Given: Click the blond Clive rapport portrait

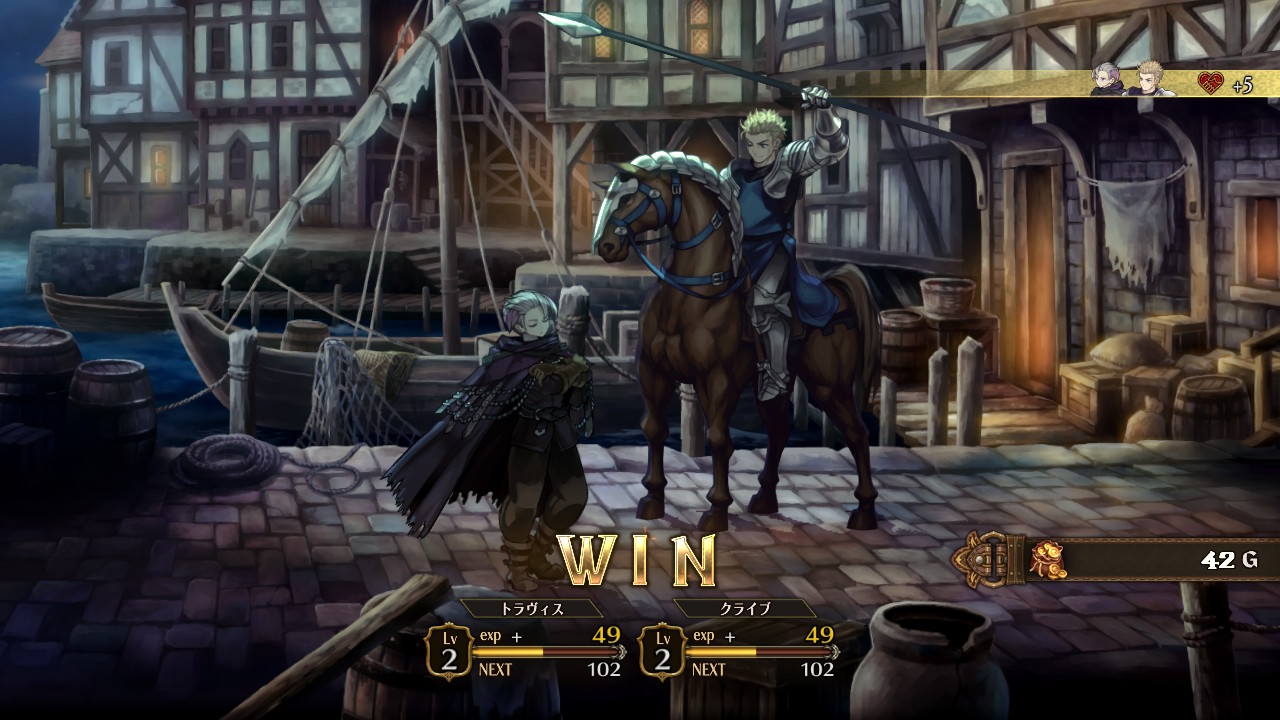Looking at the screenshot, I should click(x=1148, y=80).
